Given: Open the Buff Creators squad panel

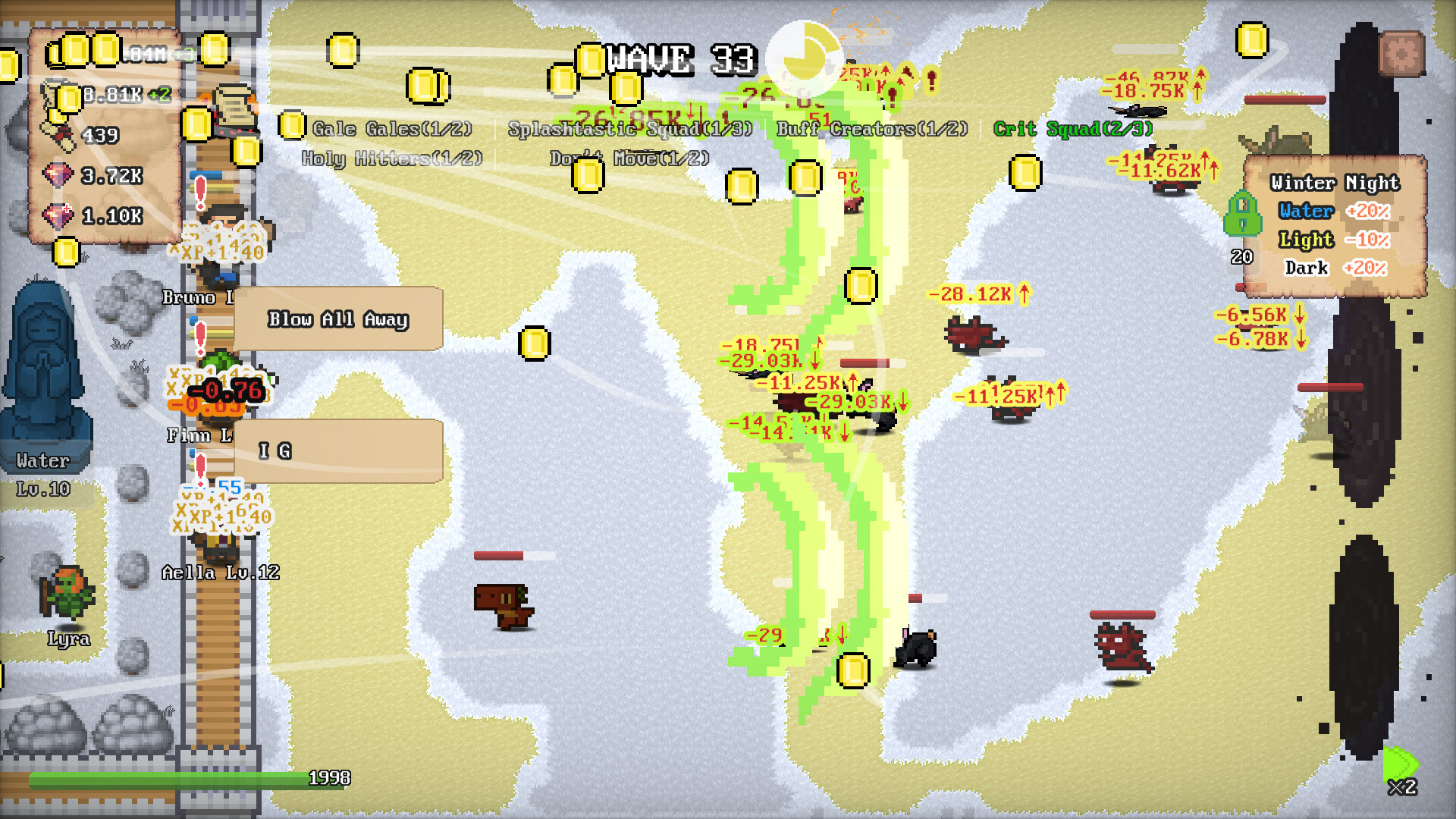Looking at the screenshot, I should [x=871, y=129].
